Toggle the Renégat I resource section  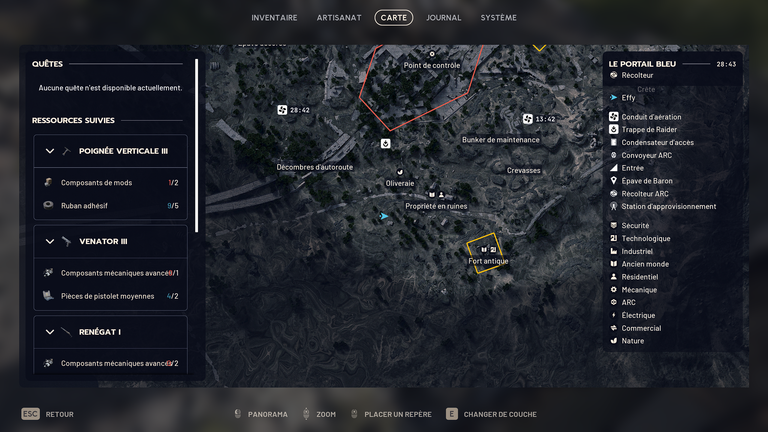tap(50, 331)
